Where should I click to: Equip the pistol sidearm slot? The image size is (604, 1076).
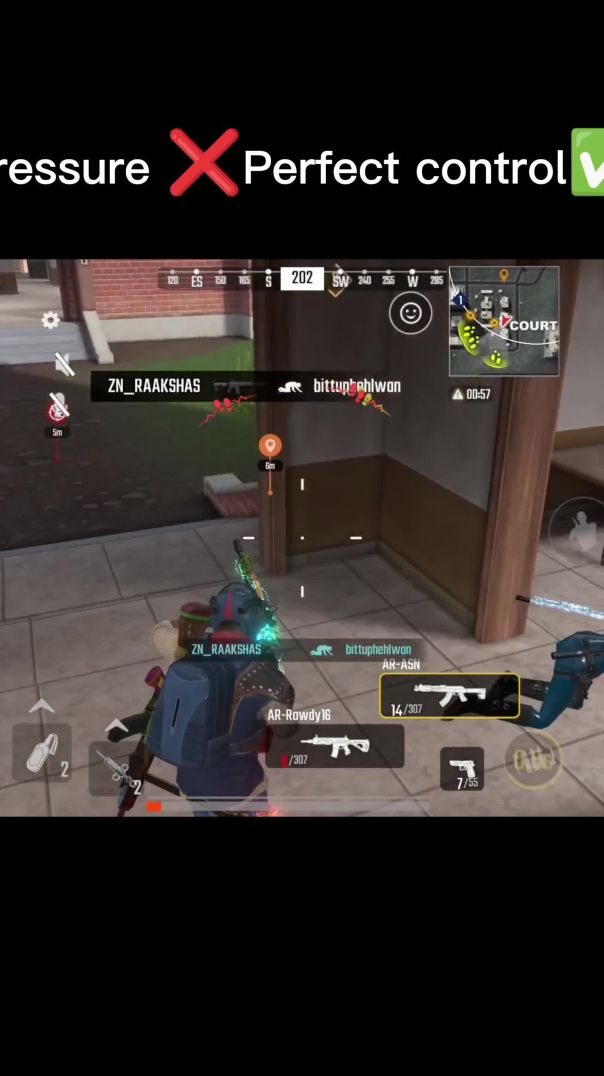coord(462,768)
